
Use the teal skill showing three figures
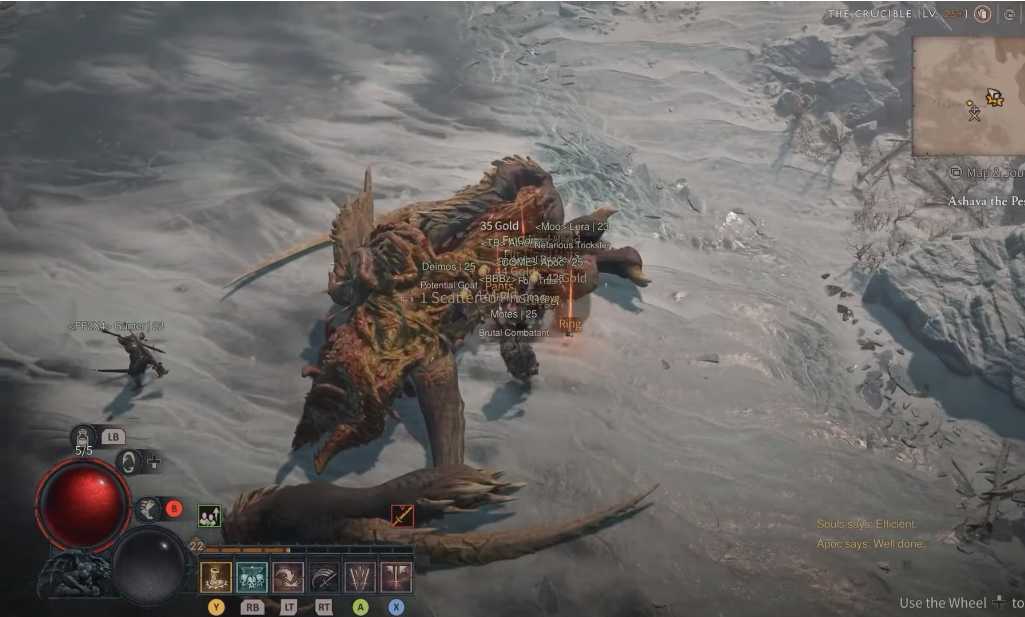(252, 577)
